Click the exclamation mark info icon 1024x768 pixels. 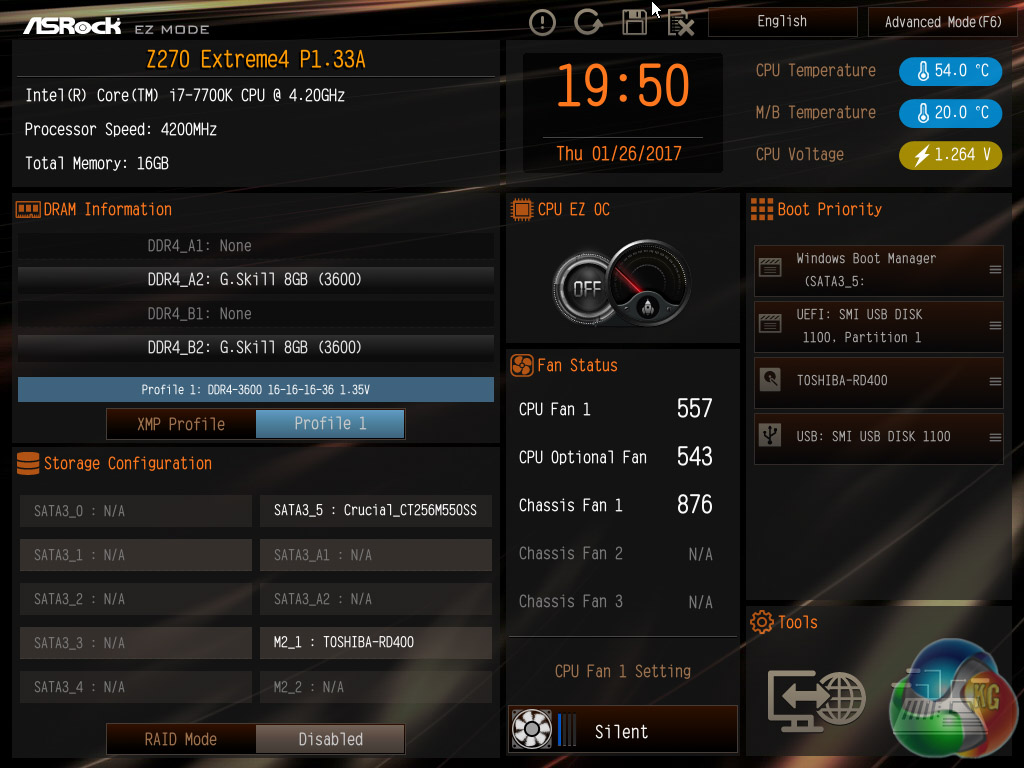542,22
